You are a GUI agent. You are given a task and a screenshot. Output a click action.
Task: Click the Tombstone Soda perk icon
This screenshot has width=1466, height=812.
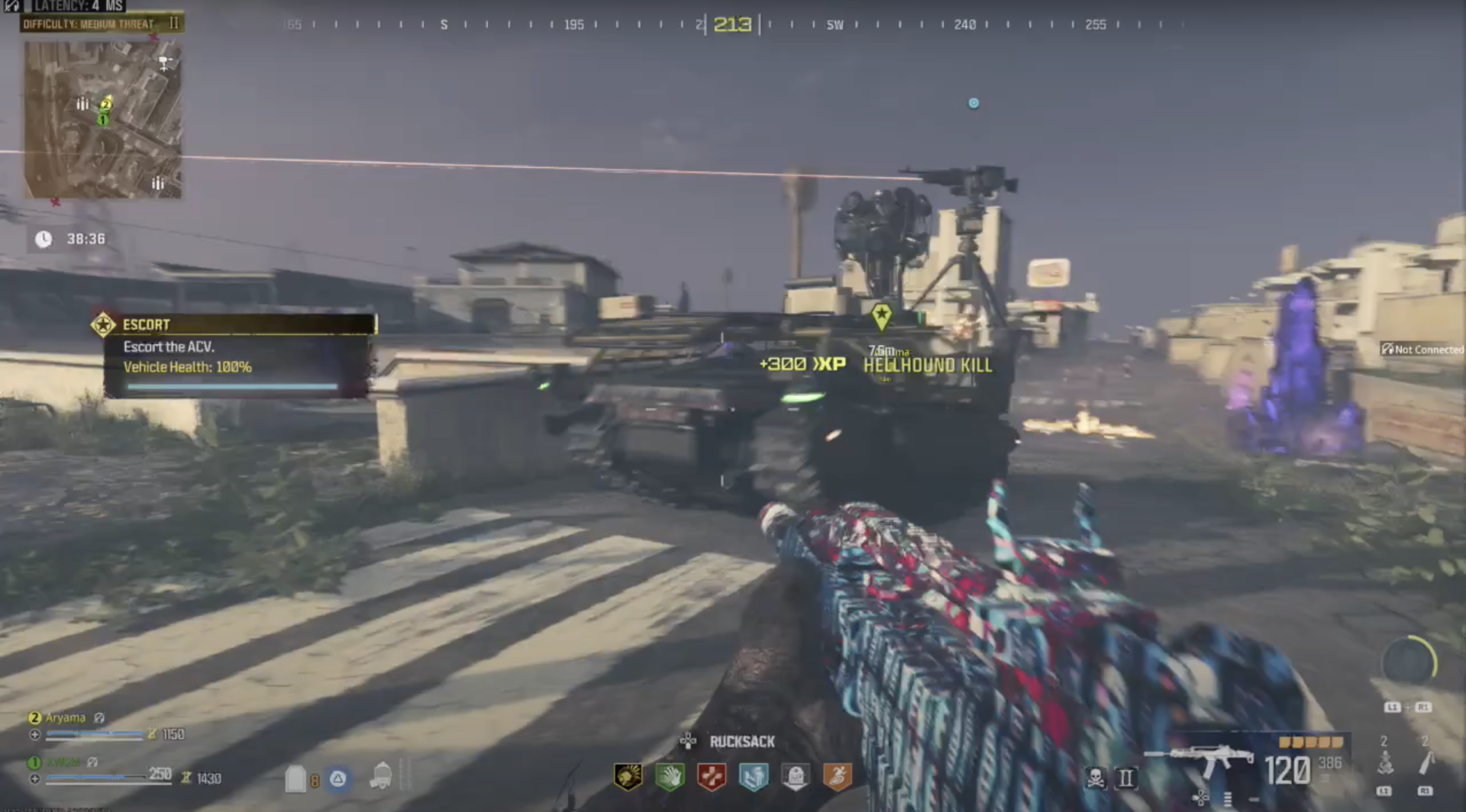(x=796, y=776)
